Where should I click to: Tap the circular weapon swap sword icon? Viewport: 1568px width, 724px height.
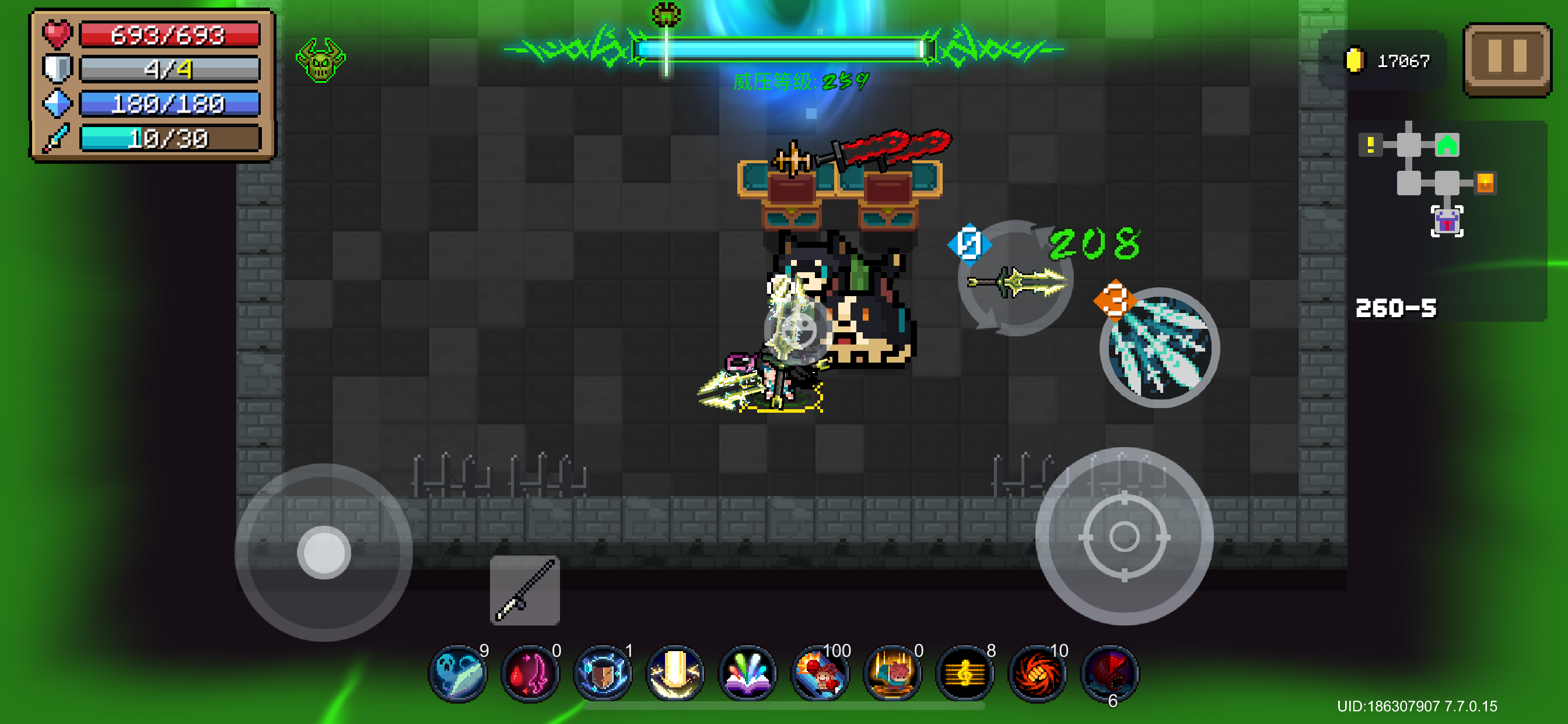pyautogui.click(x=1014, y=283)
